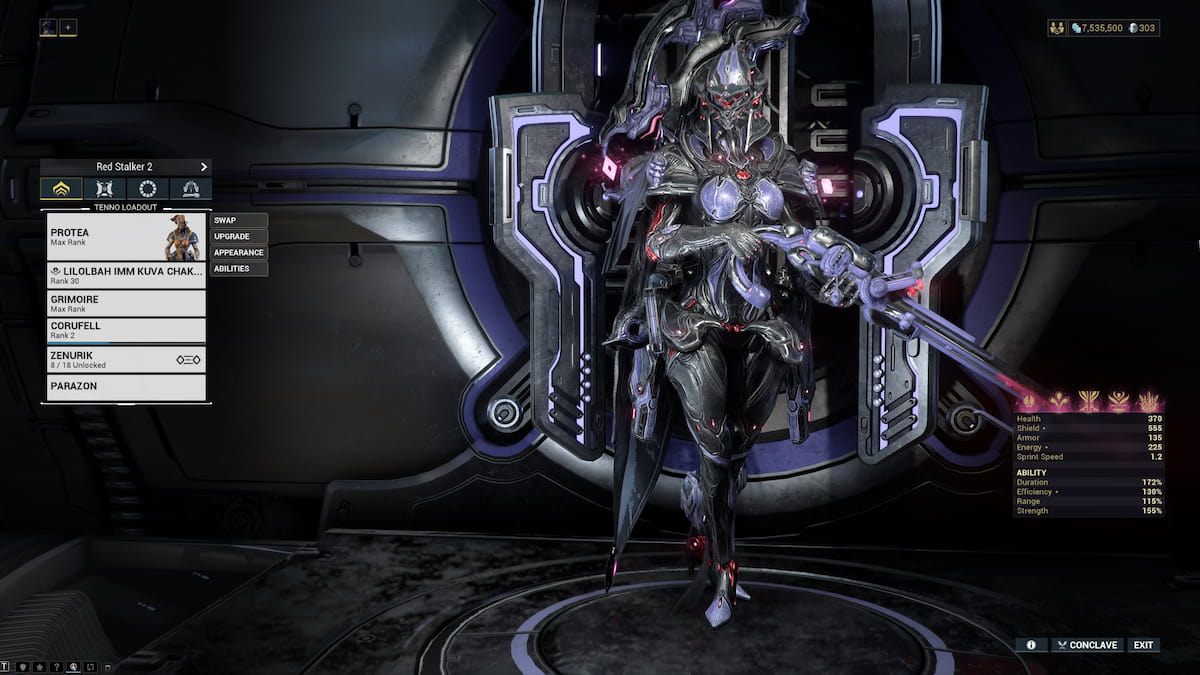
Task: Open the trading icon beside the credits
Action: pyautogui.click(x=1057, y=28)
